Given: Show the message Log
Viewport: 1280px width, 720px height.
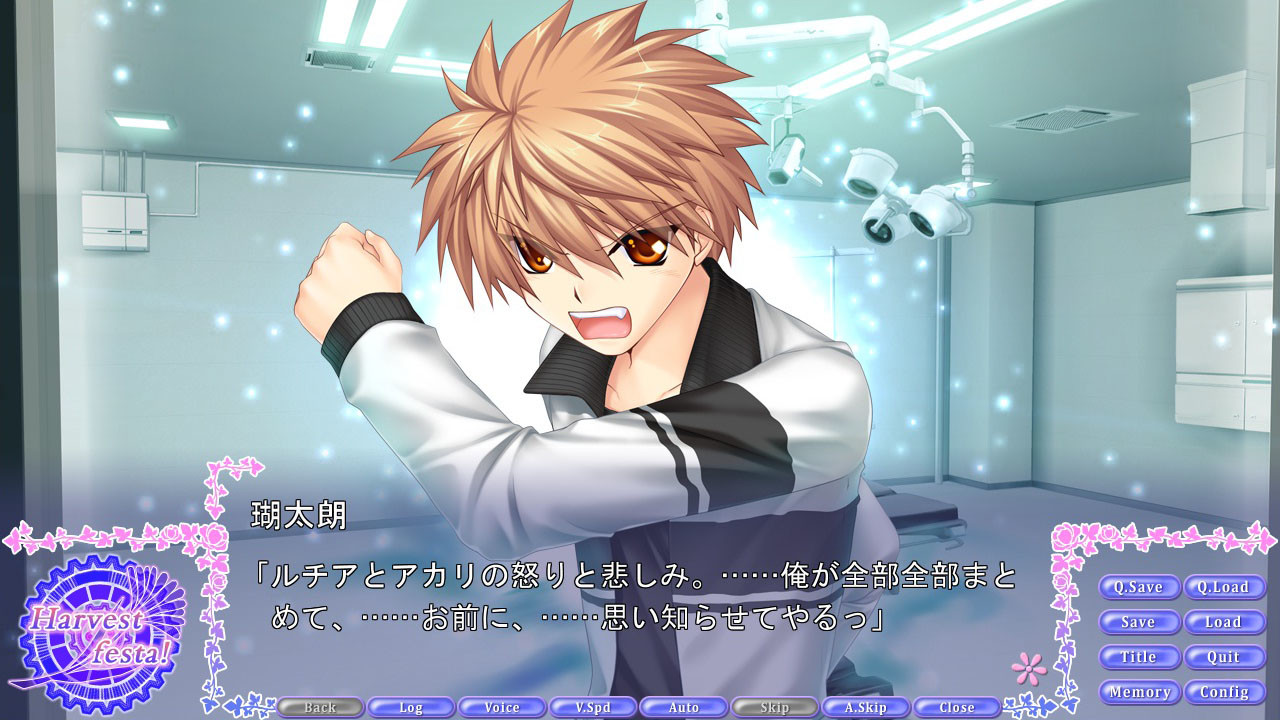Looking at the screenshot, I should [x=411, y=707].
